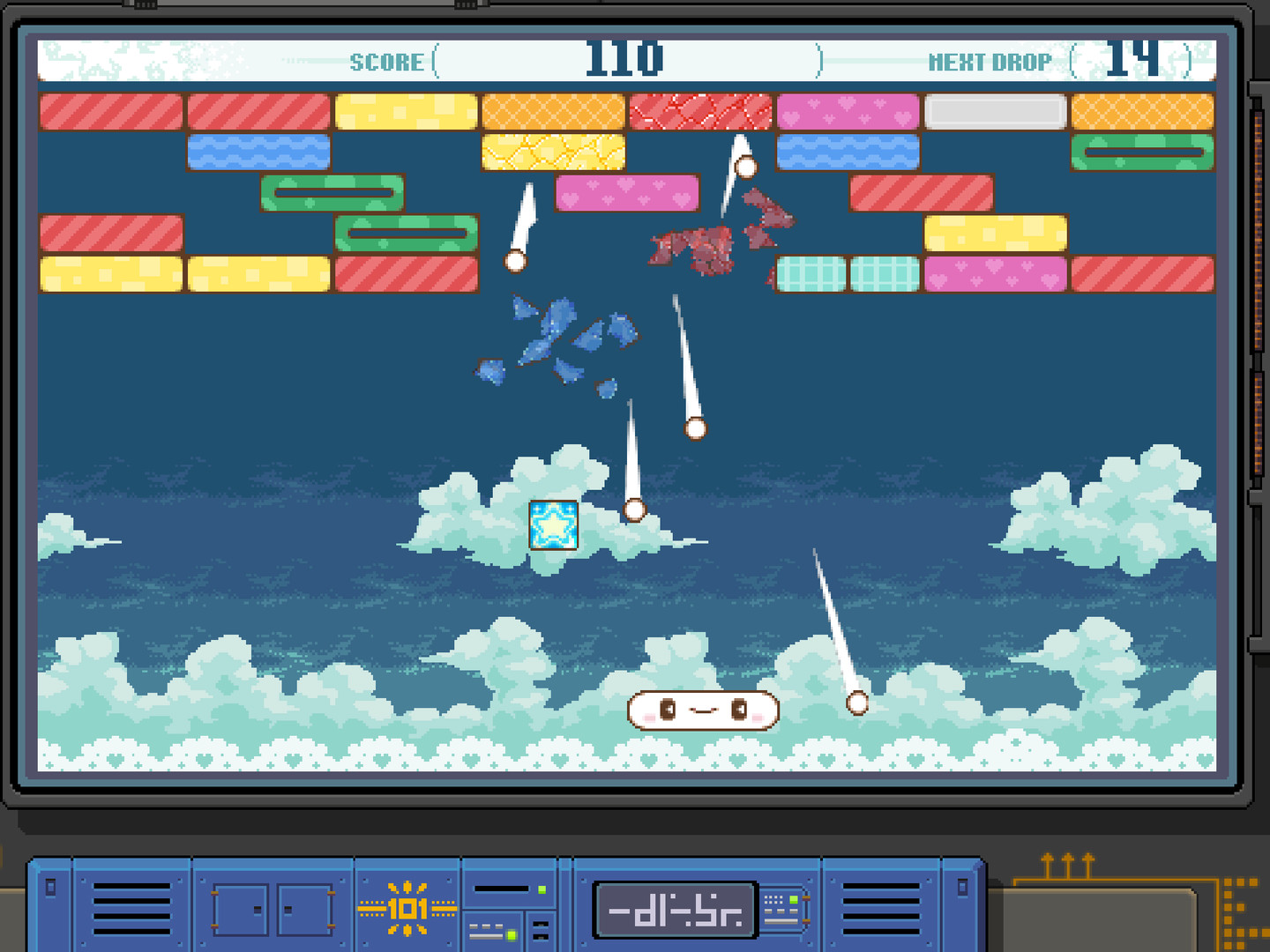1270x952 pixels.
Task: Click the -dl:br display screen on the console
Action: point(673,908)
